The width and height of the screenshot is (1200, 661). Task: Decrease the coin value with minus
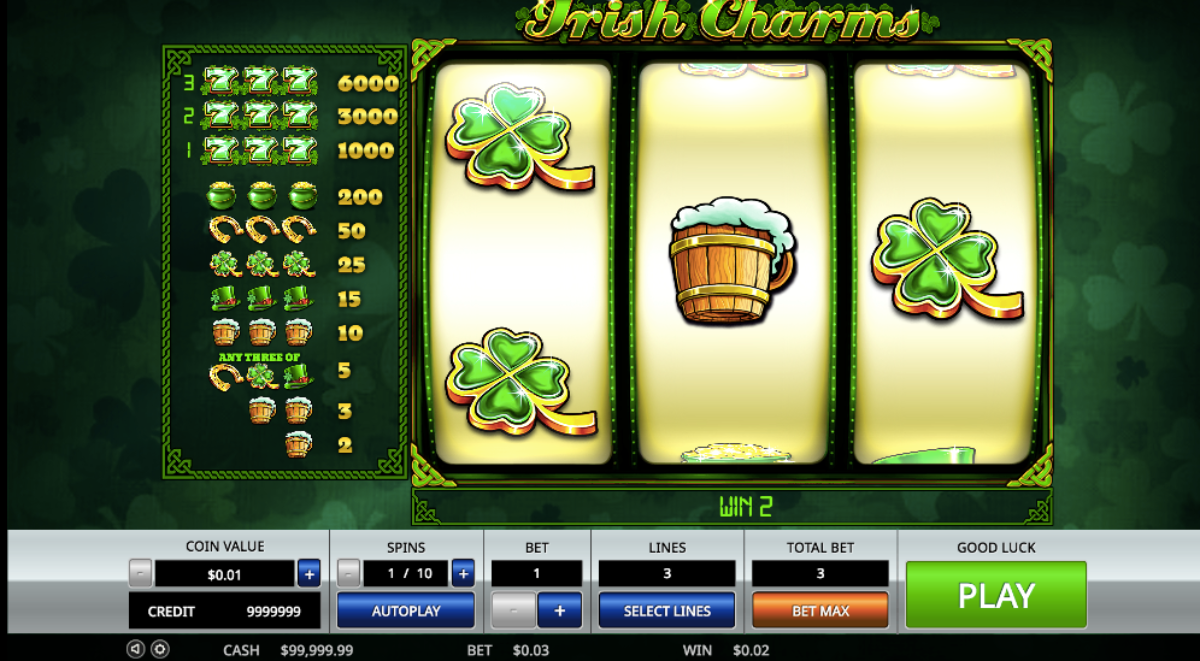(141, 573)
